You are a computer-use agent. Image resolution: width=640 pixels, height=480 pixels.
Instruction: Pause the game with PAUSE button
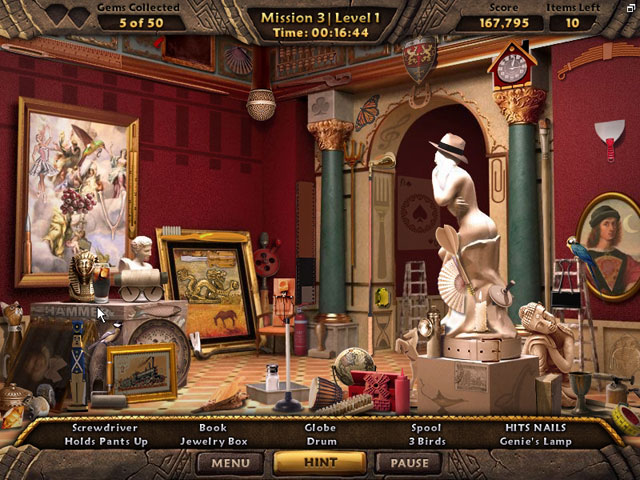click(x=408, y=463)
